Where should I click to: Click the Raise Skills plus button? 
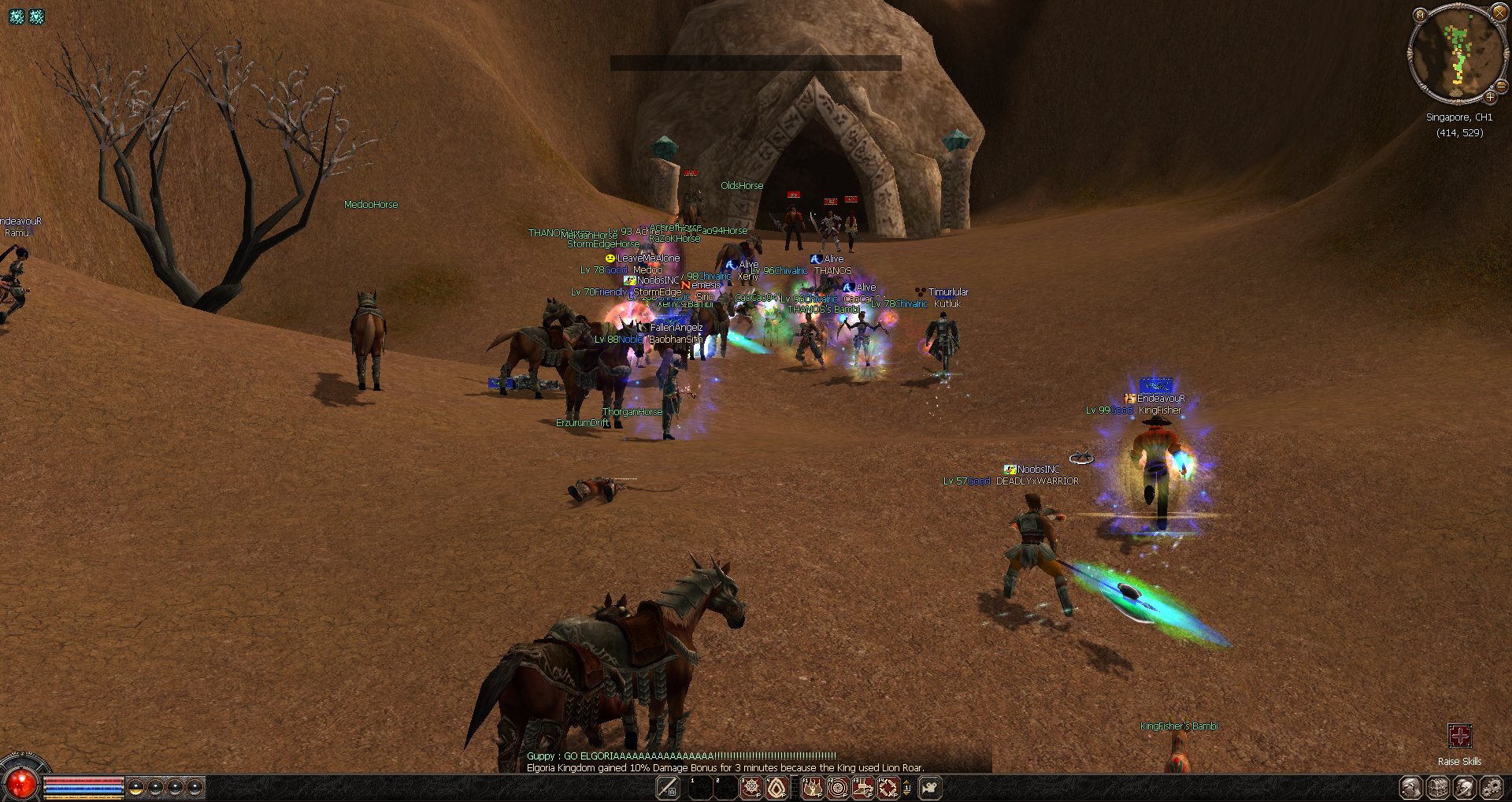coord(1459,736)
